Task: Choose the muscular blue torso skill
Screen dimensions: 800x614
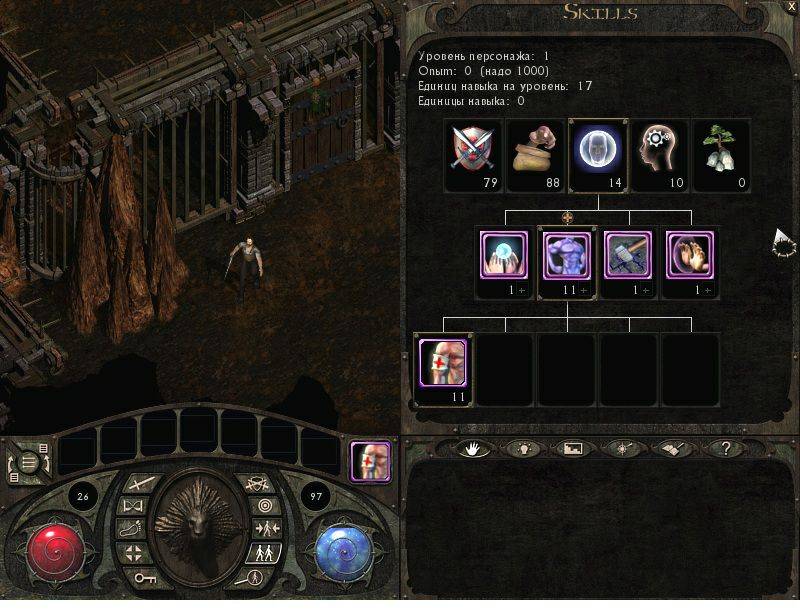Action: click(567, 256)
